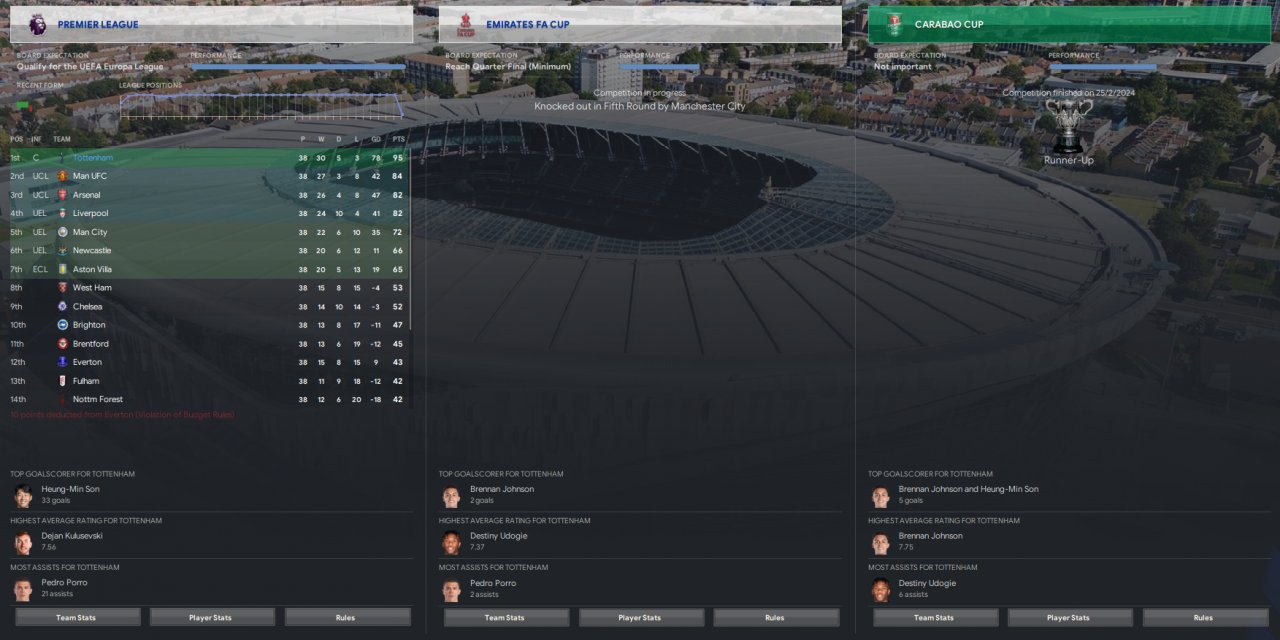Show Player Stats in the Carabao Cup panel
This screenshot has width=1280, height=640.
coord(1069,617)
